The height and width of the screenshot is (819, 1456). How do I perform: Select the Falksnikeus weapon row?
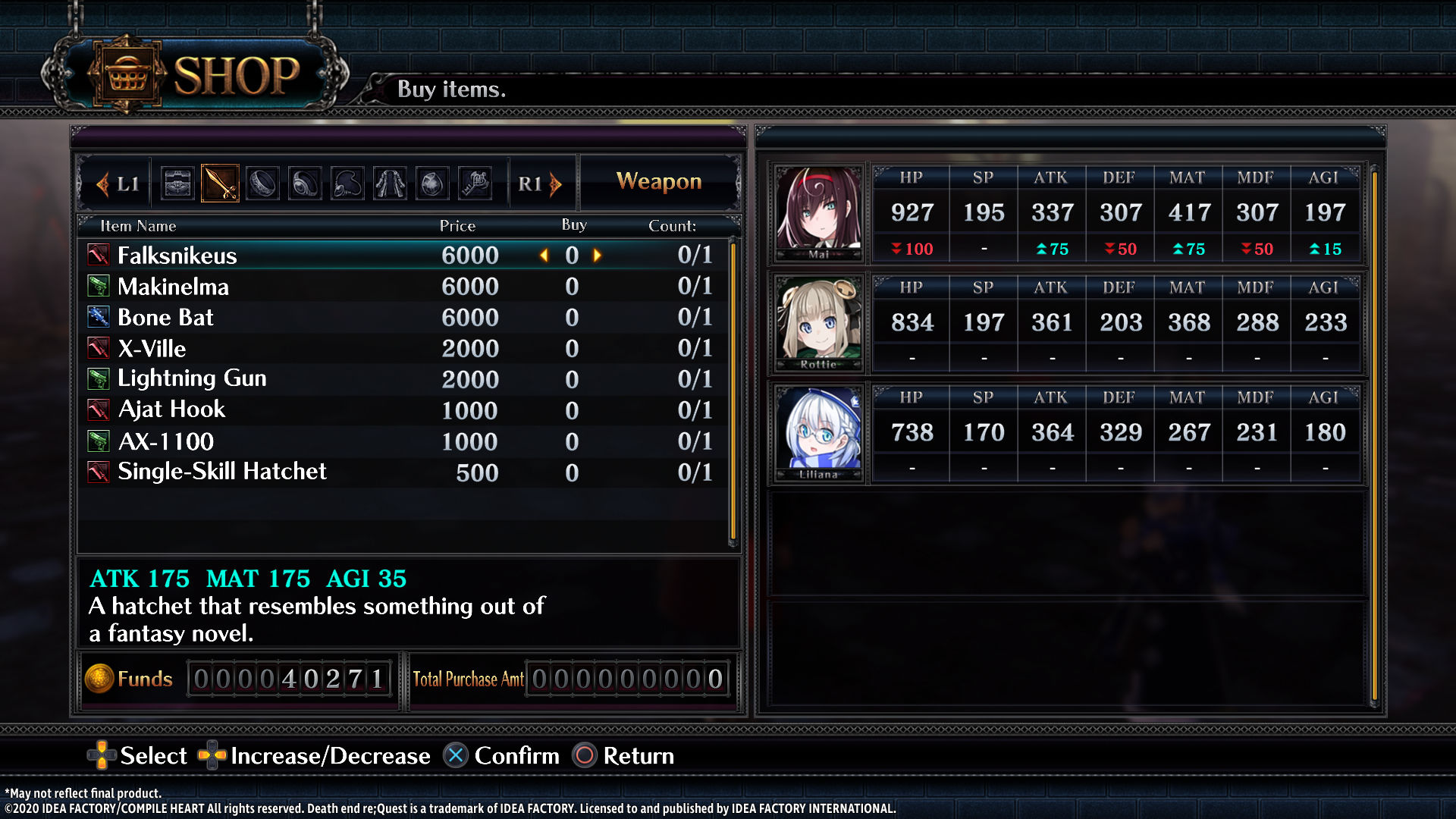pos(177,256)
